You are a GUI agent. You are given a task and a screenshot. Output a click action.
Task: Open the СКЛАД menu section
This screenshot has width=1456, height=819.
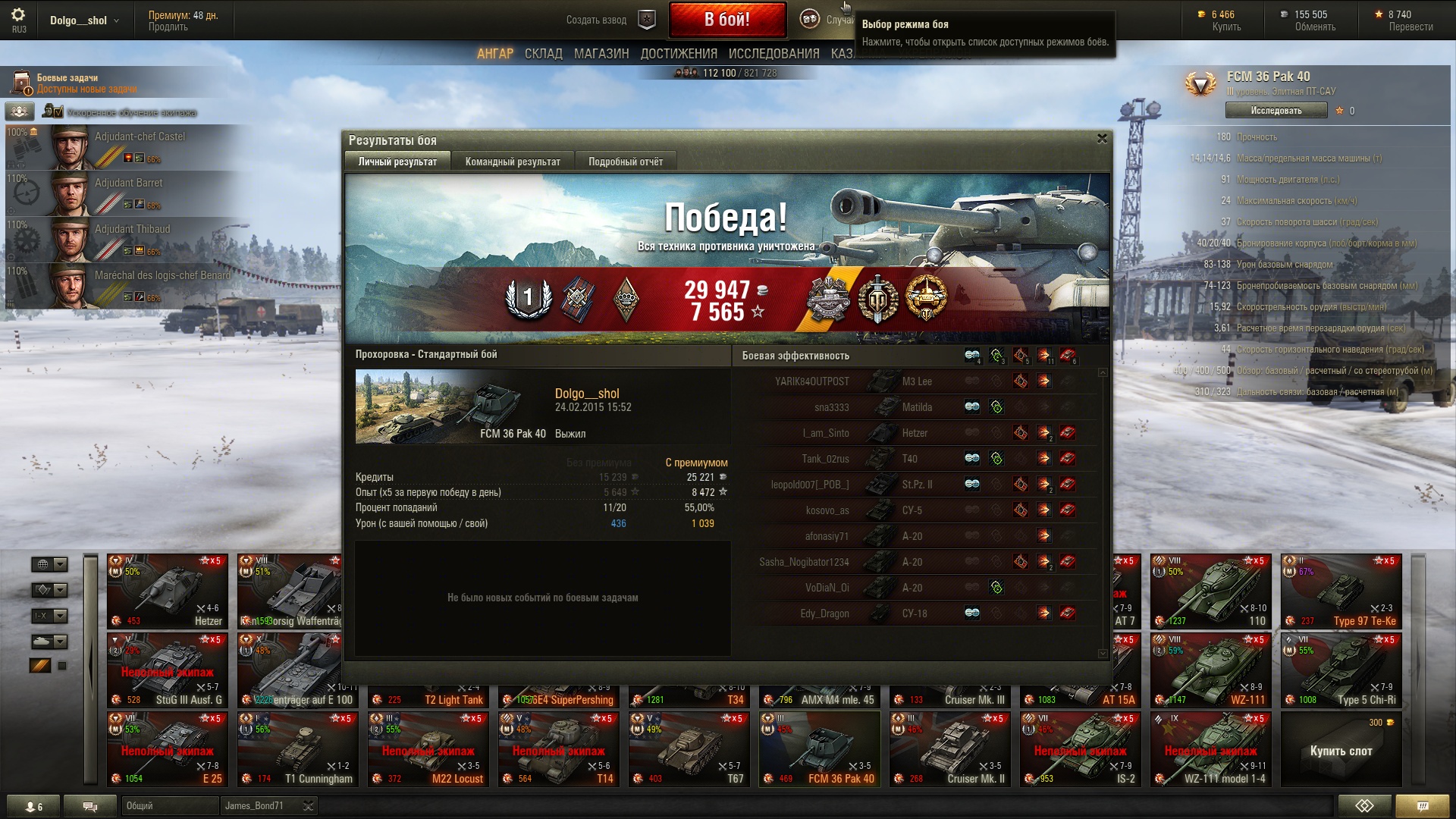[543, 54]
